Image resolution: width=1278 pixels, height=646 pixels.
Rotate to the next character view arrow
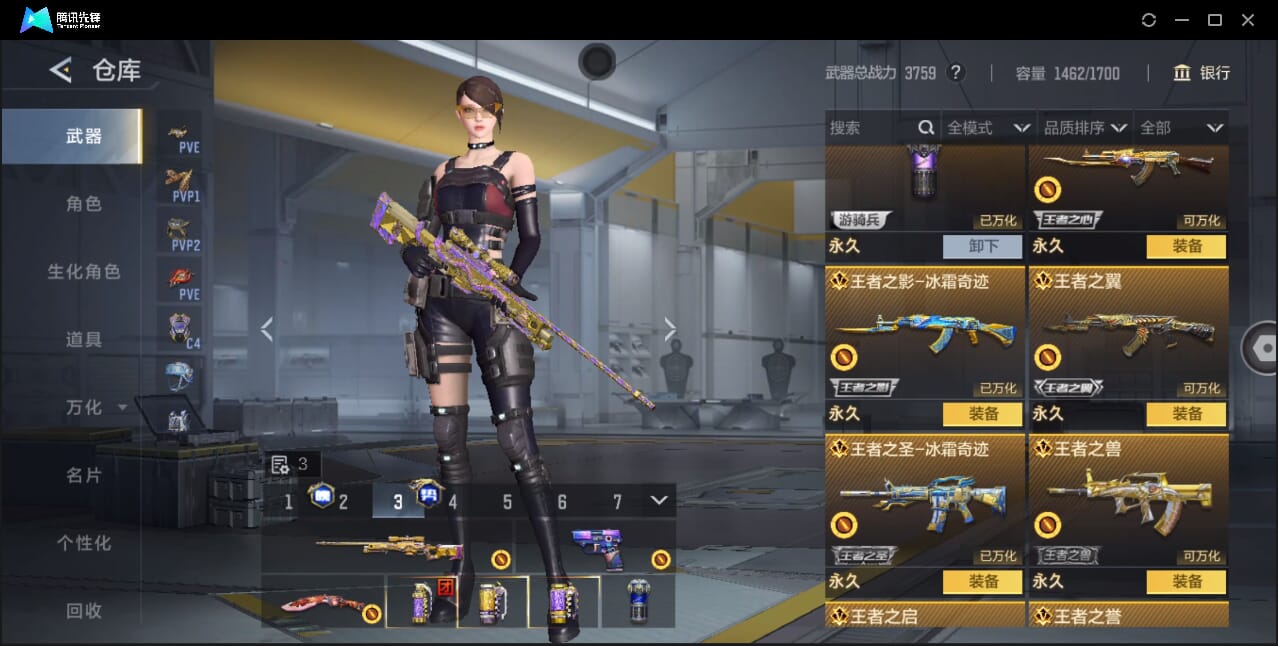(670, 329)
